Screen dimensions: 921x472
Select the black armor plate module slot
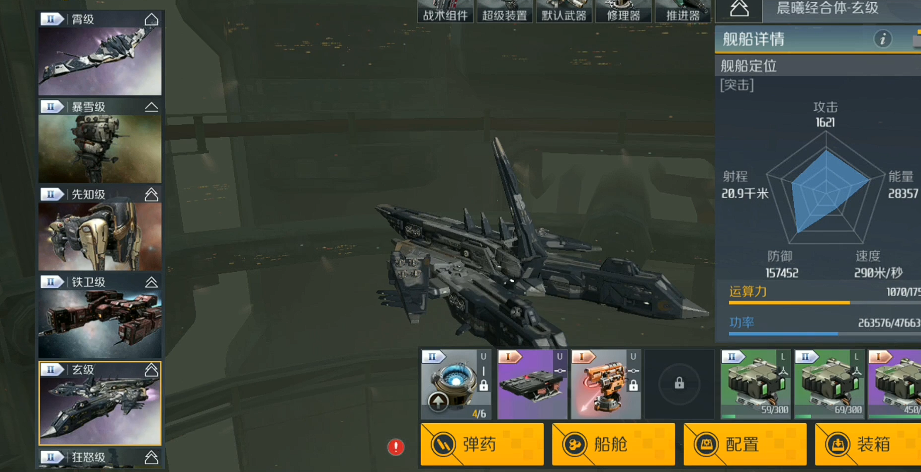pyautogui.click(x=531, y=384)
